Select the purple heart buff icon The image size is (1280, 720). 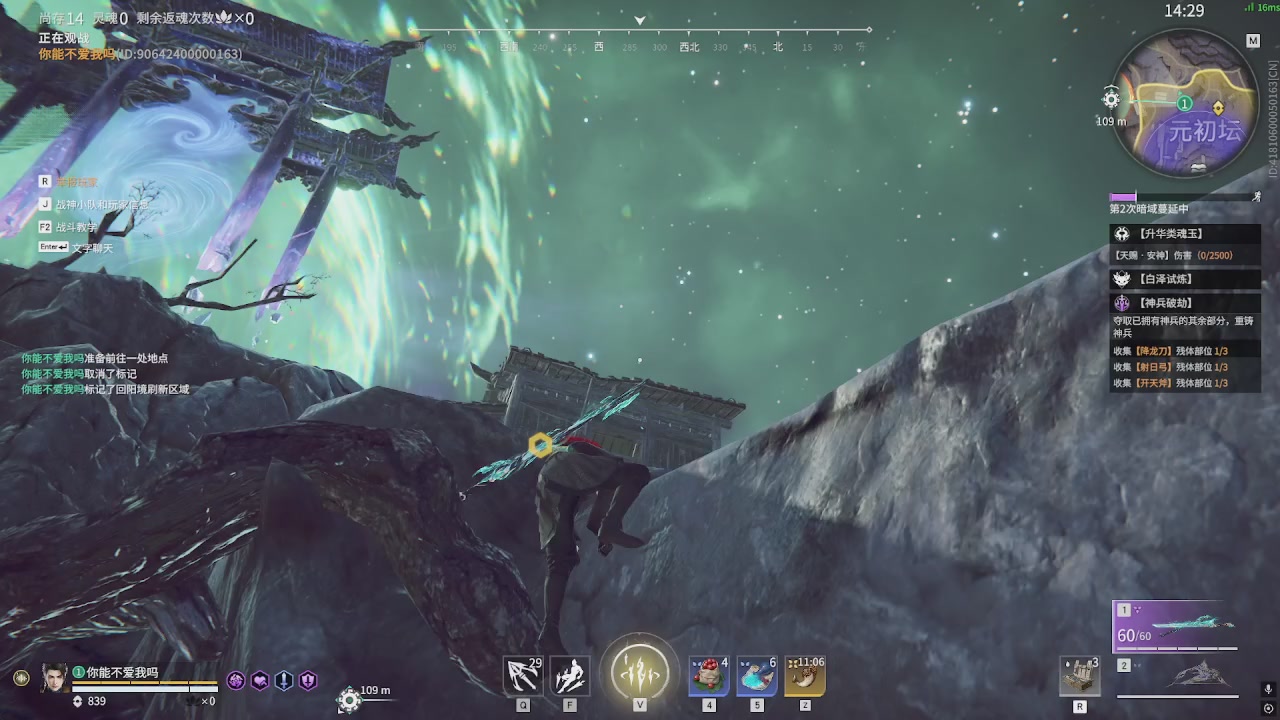pyautogui.click(x=260, y=680)
